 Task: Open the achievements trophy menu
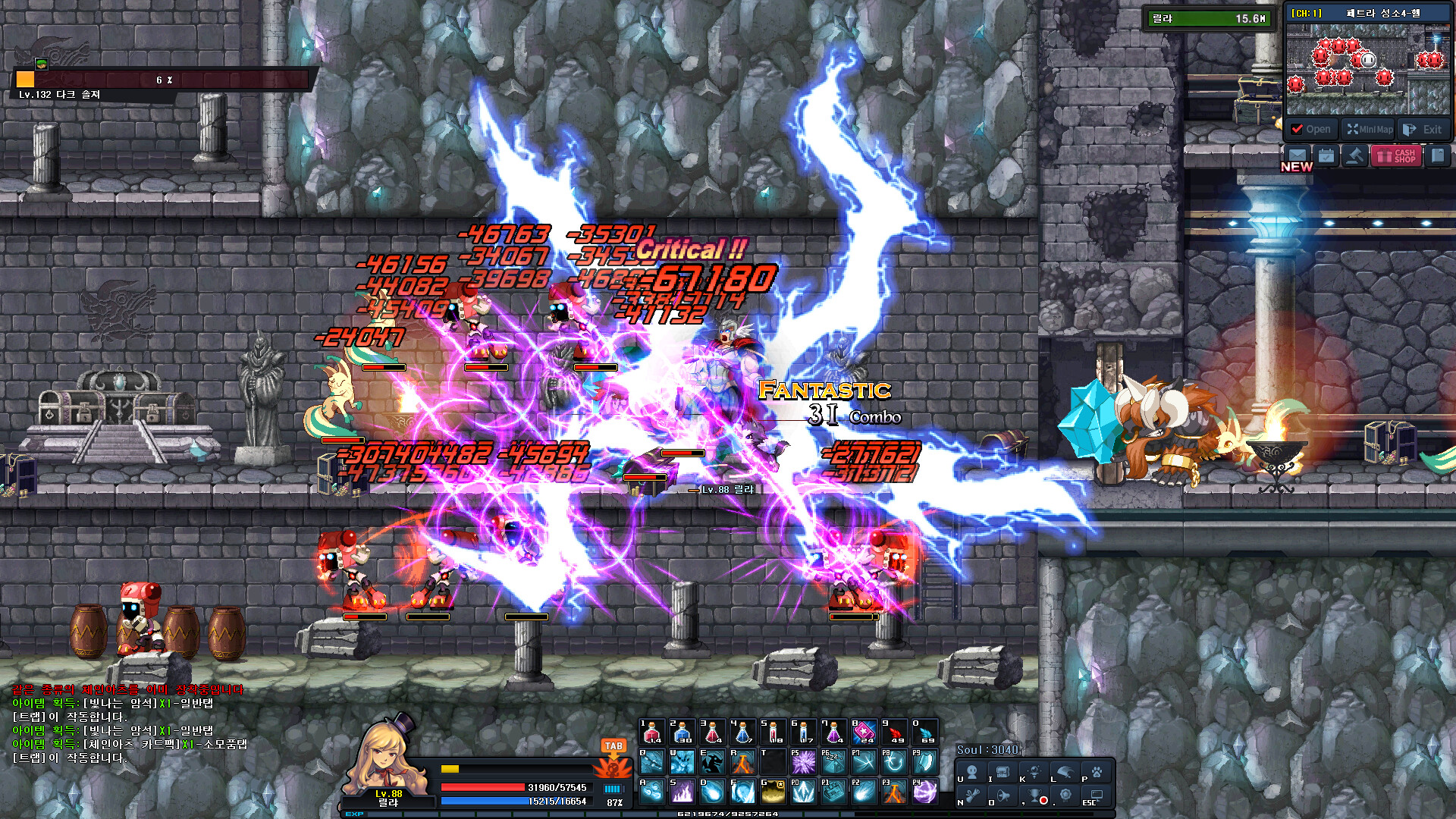point(1035,795)
